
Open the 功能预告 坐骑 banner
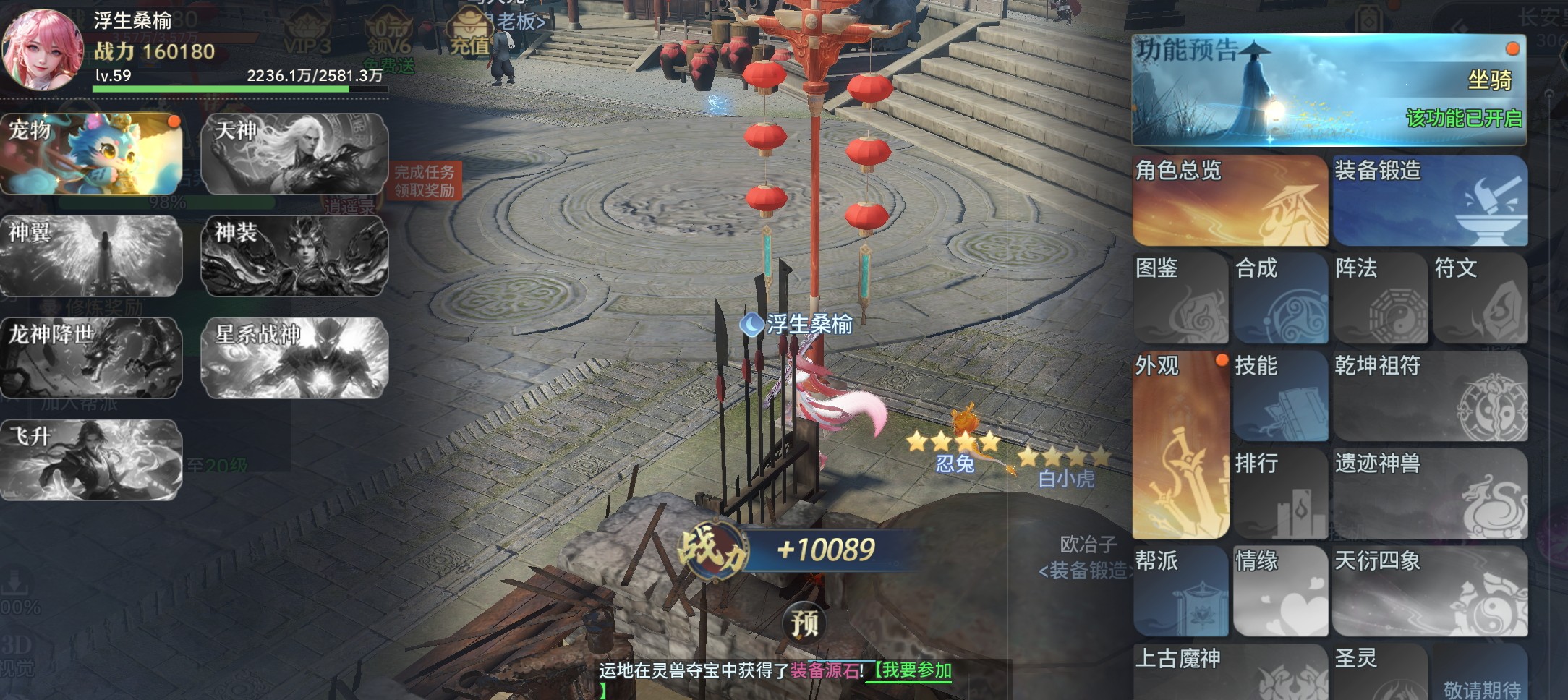[x=1329, y=90]
